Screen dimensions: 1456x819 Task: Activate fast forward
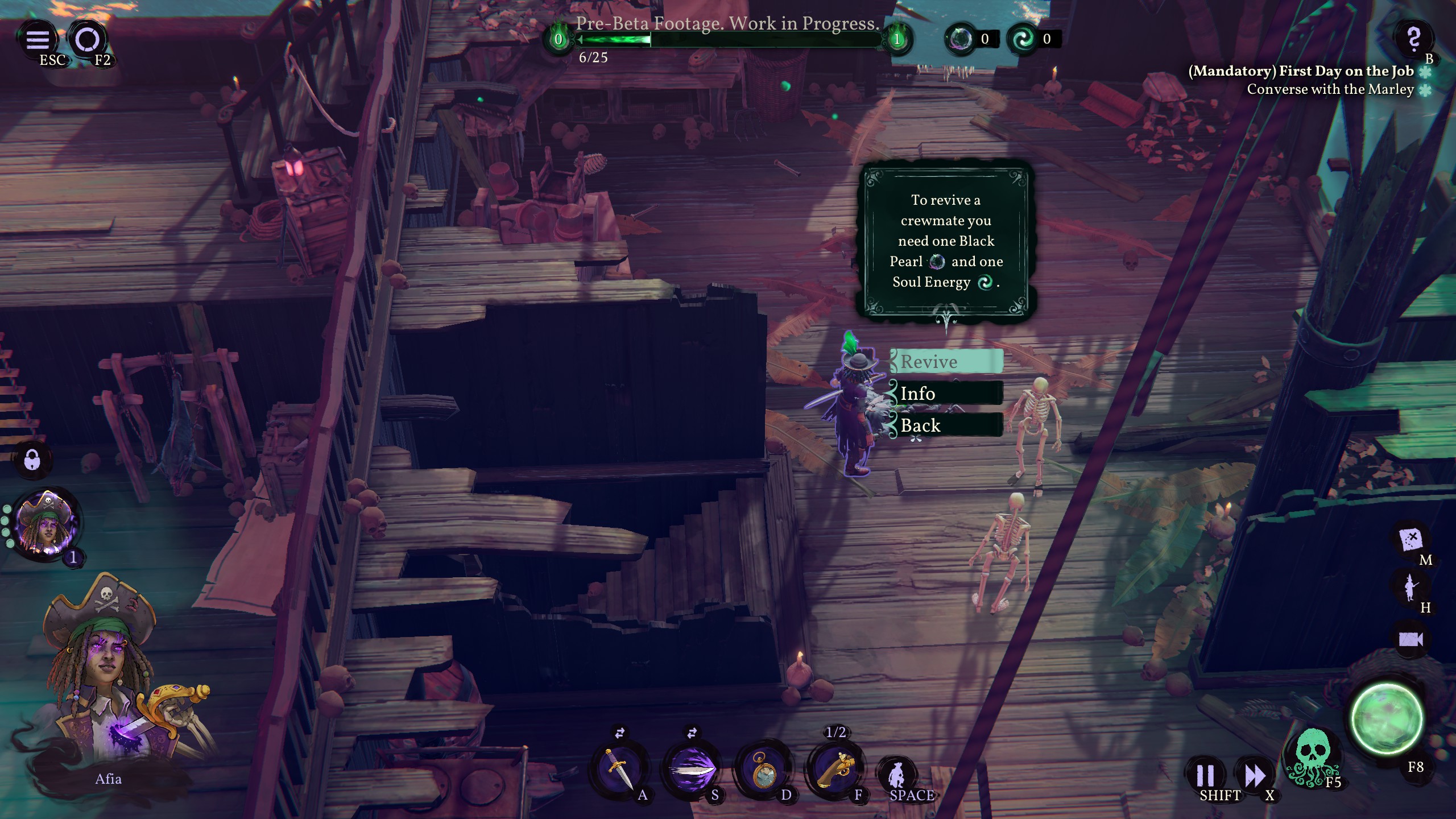pyautogui.click(x=1254, y=775)
